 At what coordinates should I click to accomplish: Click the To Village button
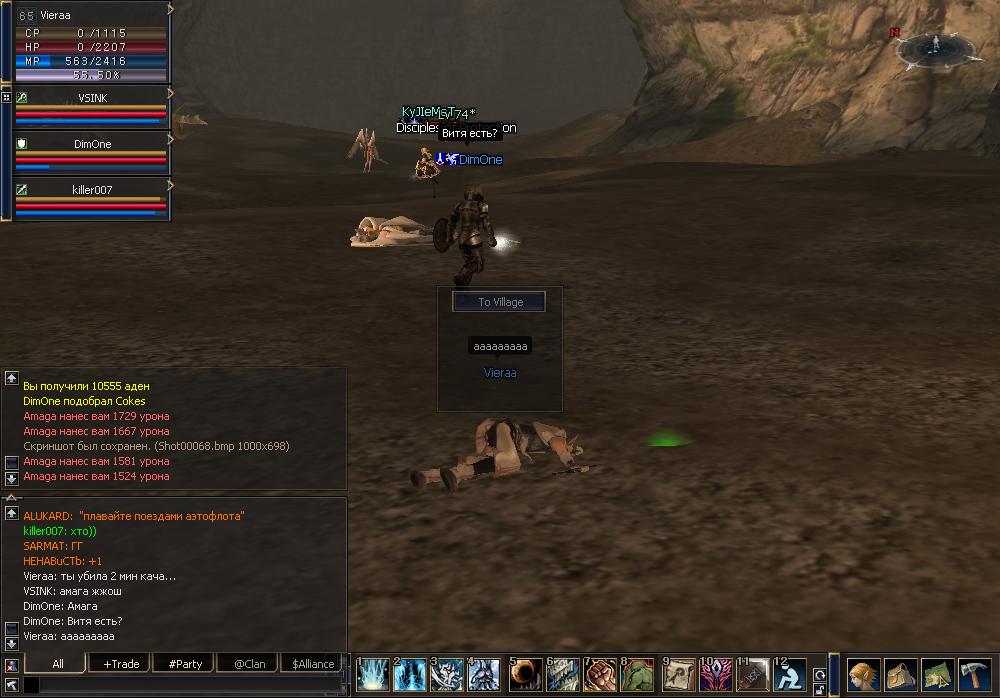[499, 302]
